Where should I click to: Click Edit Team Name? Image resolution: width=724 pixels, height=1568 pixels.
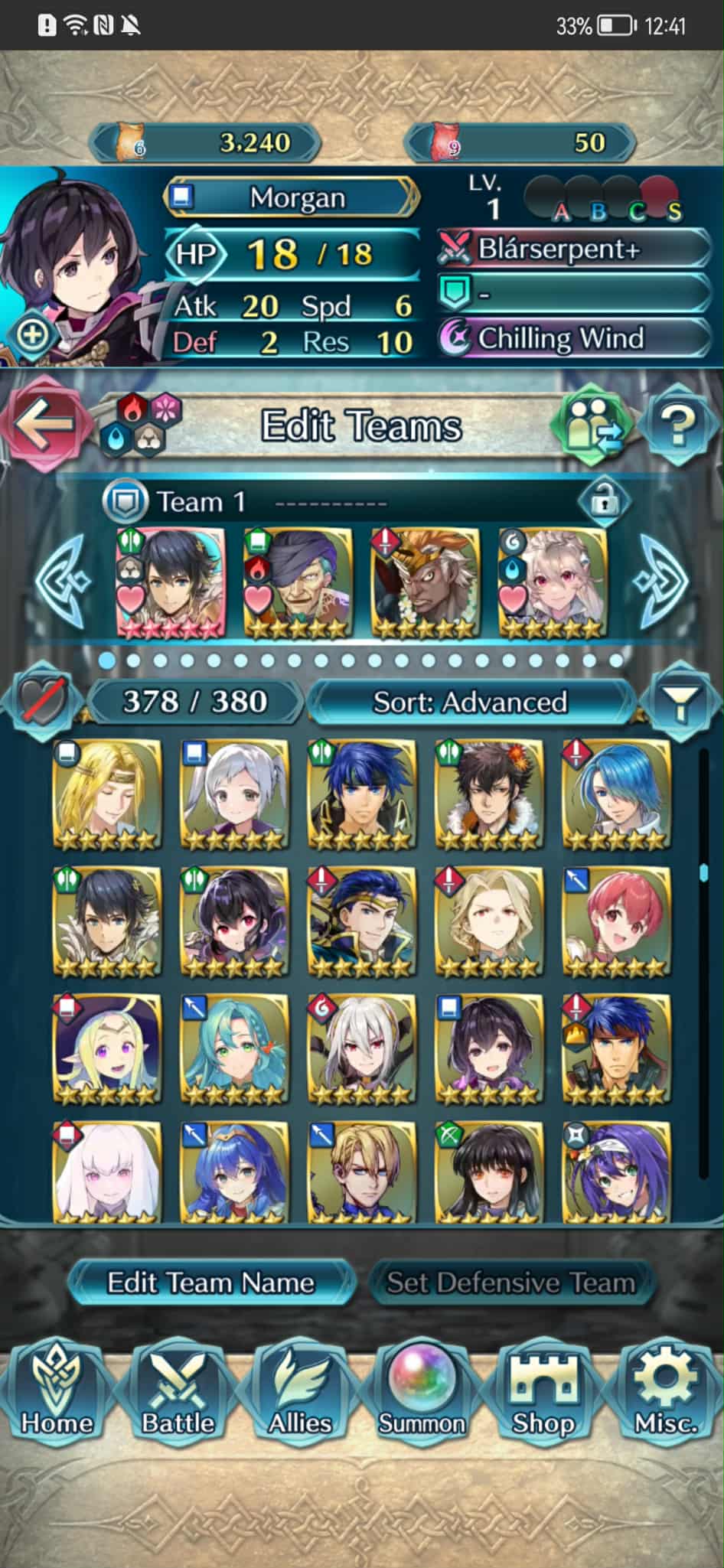click(210, 1283)
